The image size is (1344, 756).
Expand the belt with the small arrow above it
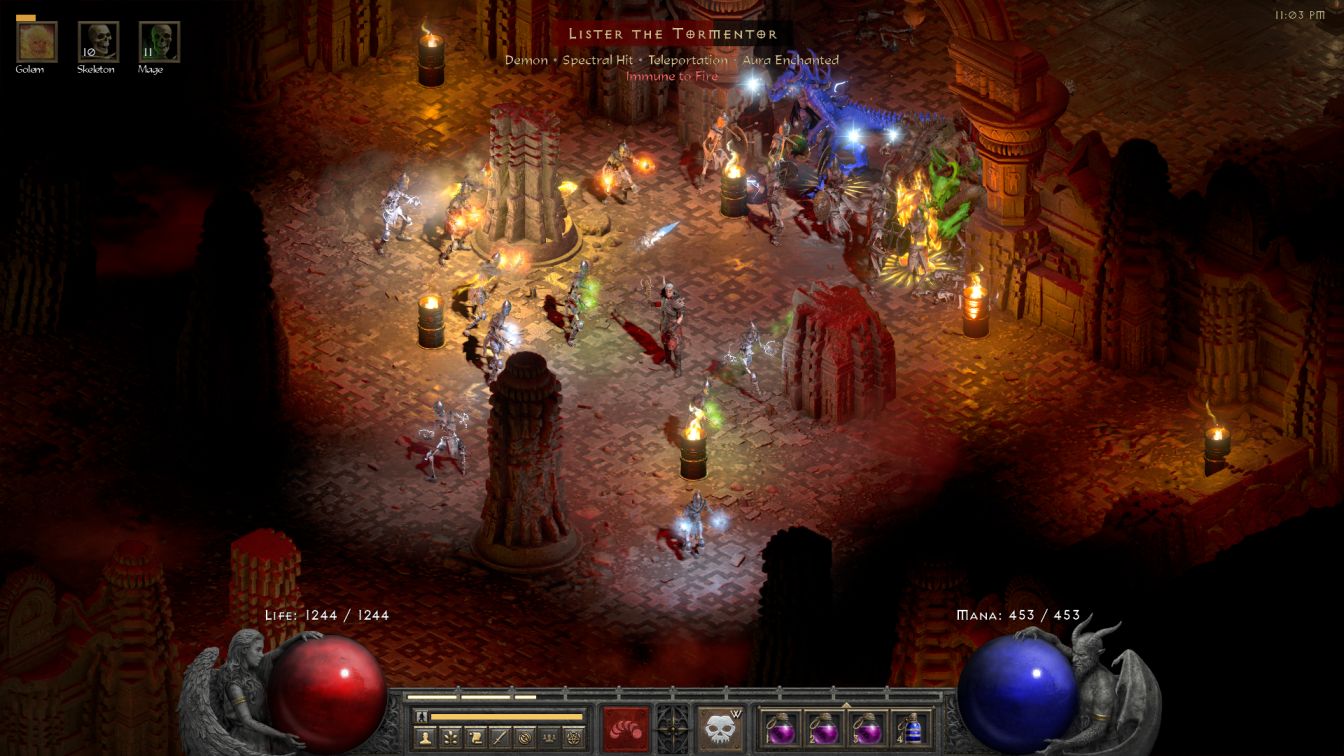click(846, 704)
